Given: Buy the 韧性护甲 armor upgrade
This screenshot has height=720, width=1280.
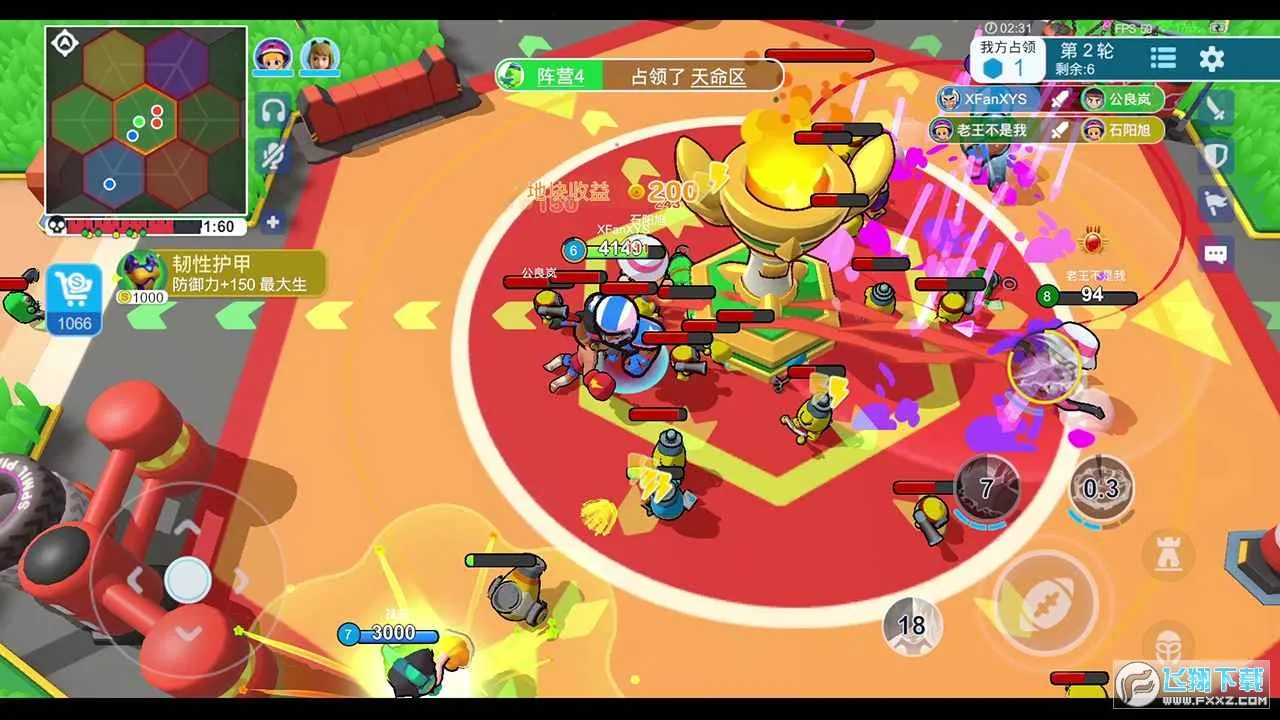Looking at the screenshot, I should (220, 274).
